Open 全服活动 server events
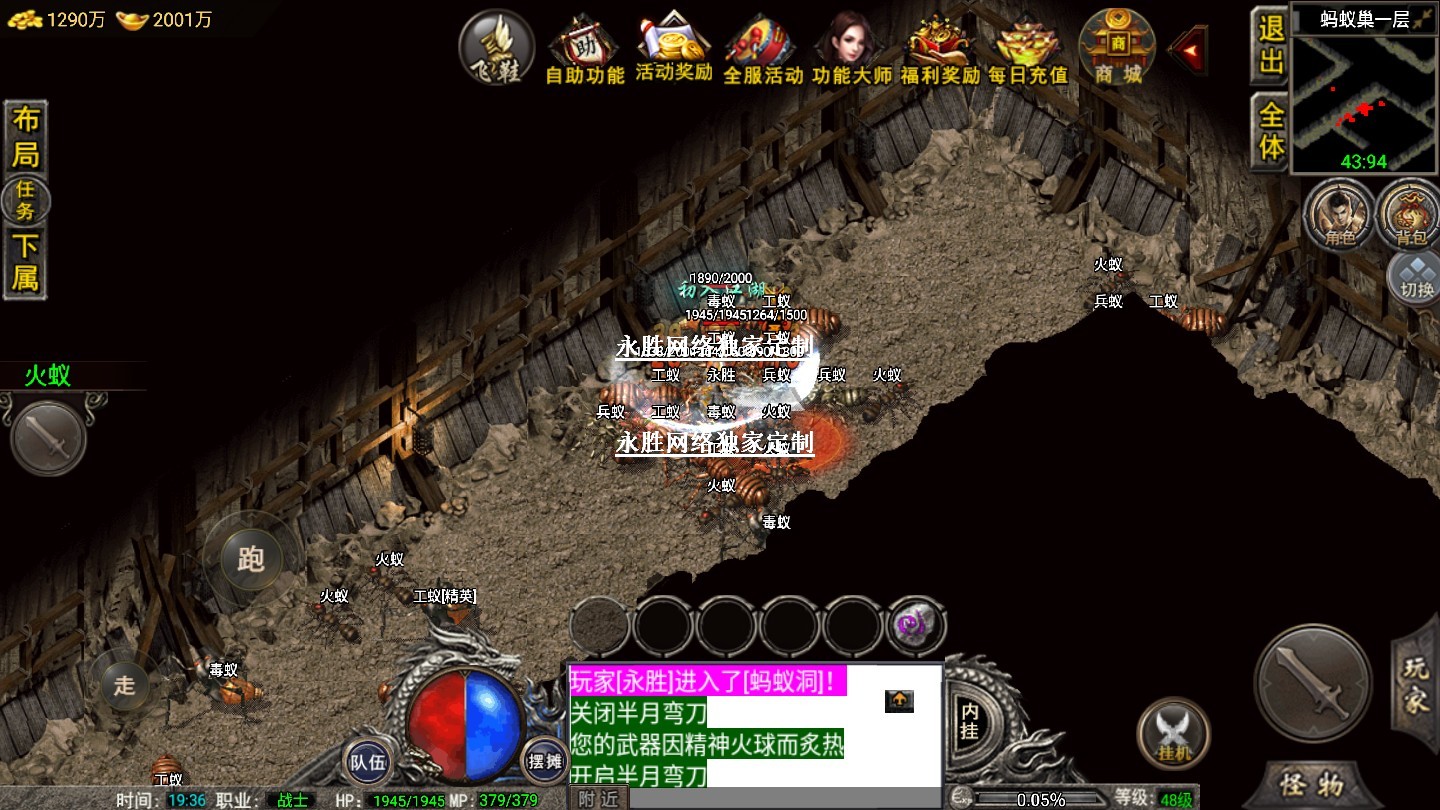Screen dimensions: 1440x810 click(763, 50)
